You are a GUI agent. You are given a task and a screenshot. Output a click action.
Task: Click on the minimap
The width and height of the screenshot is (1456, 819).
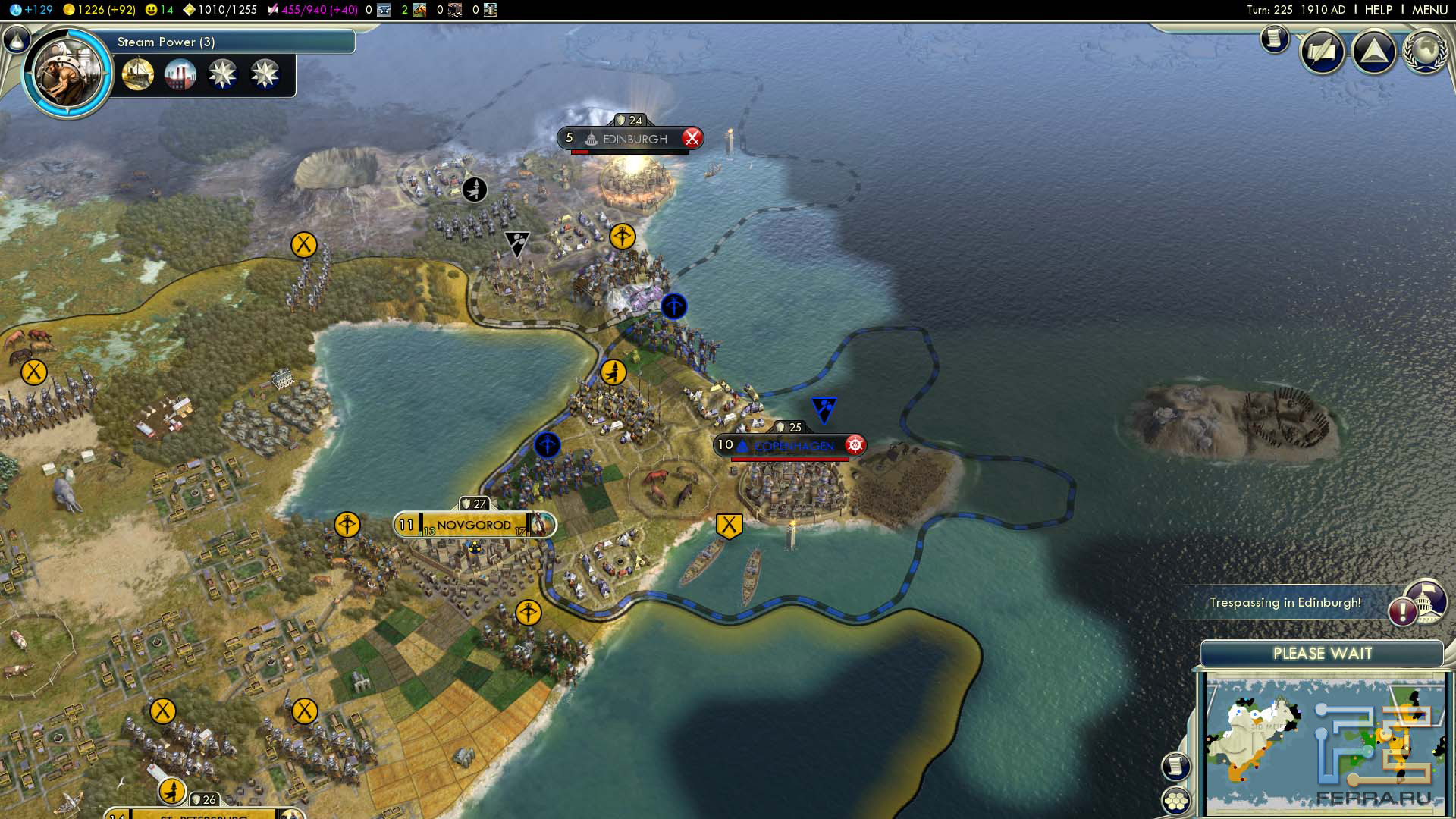tap(1323, 743)
